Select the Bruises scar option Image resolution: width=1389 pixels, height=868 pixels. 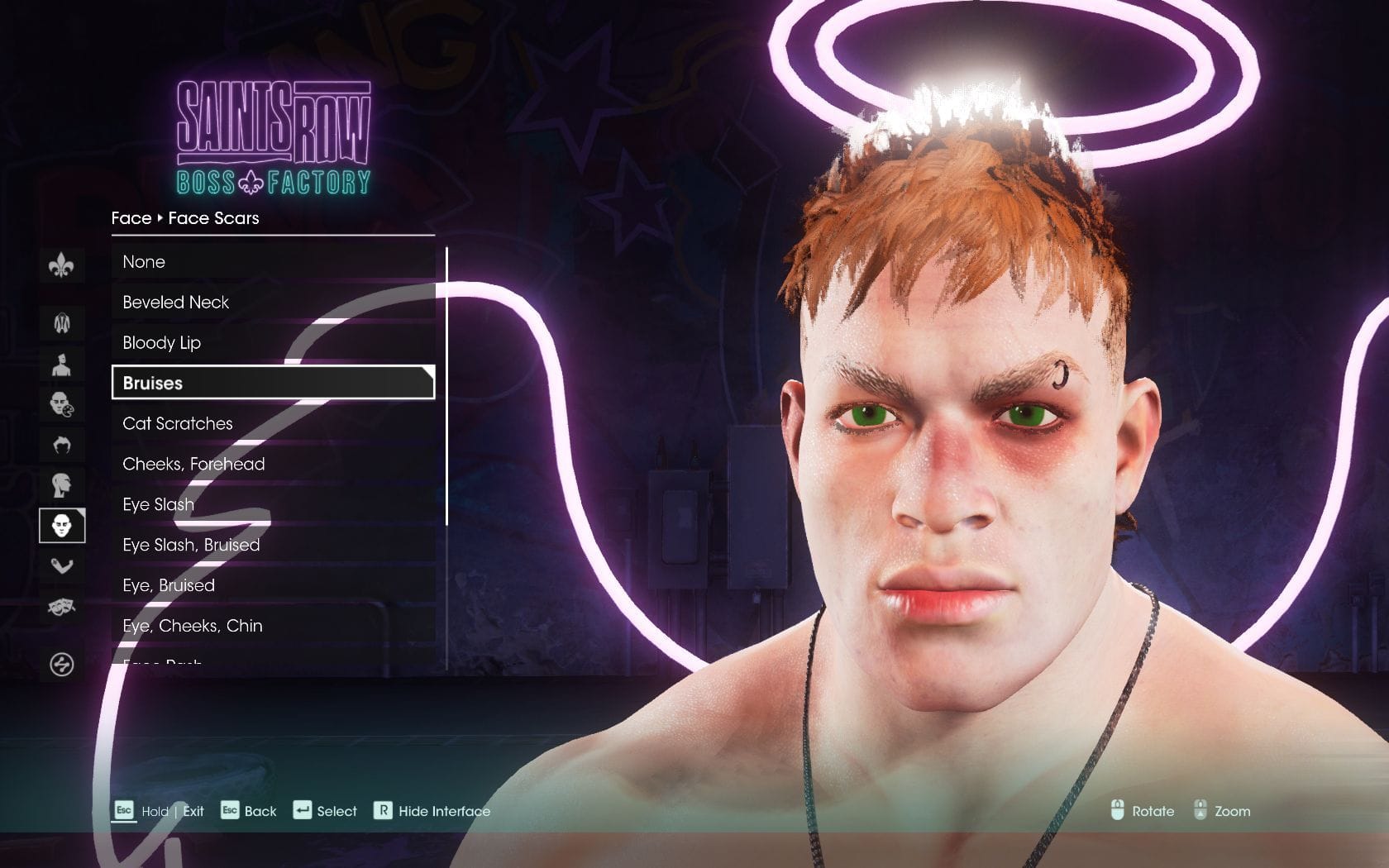(273, 383)
